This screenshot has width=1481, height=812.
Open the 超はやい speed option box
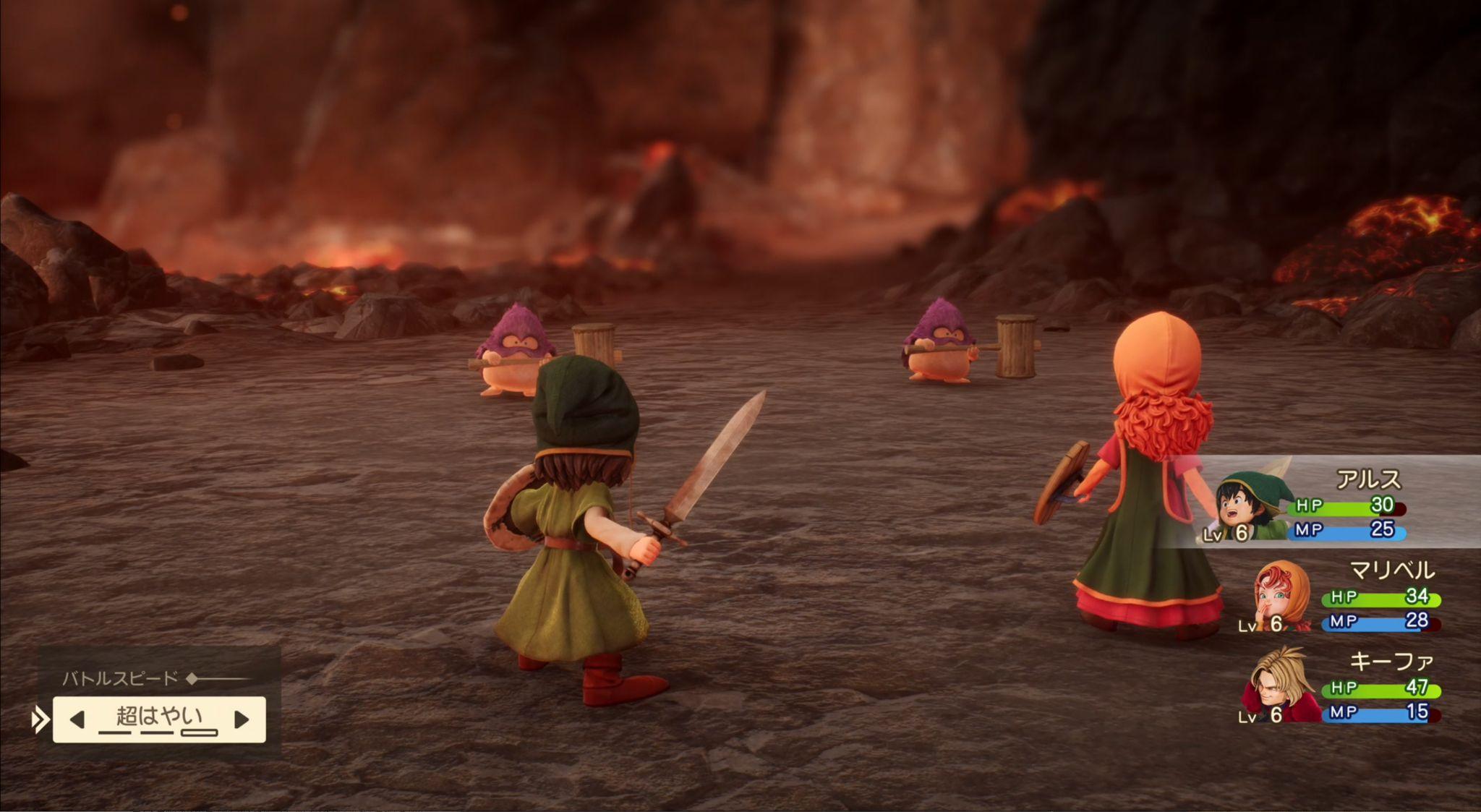pos(159,716)
